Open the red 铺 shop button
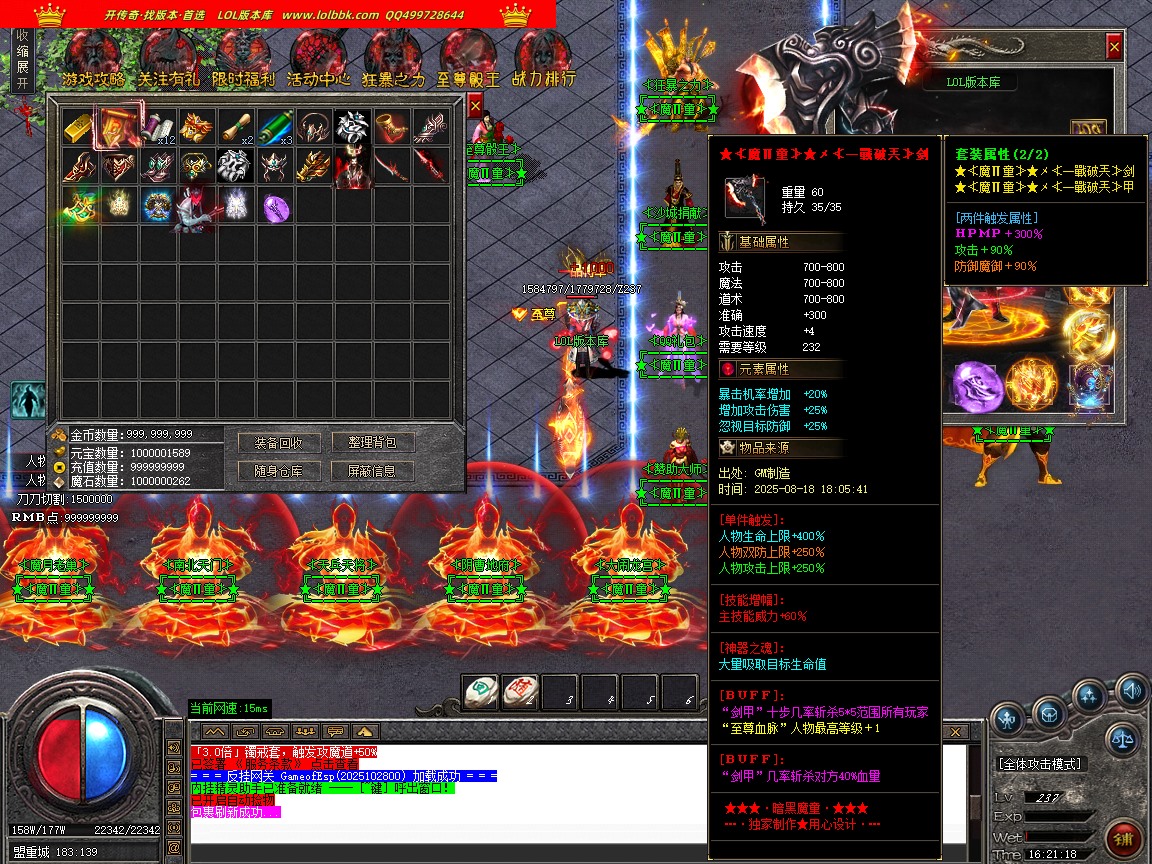The width and height of the screenshot is (1152, 864). click(x=1124, y=838)
